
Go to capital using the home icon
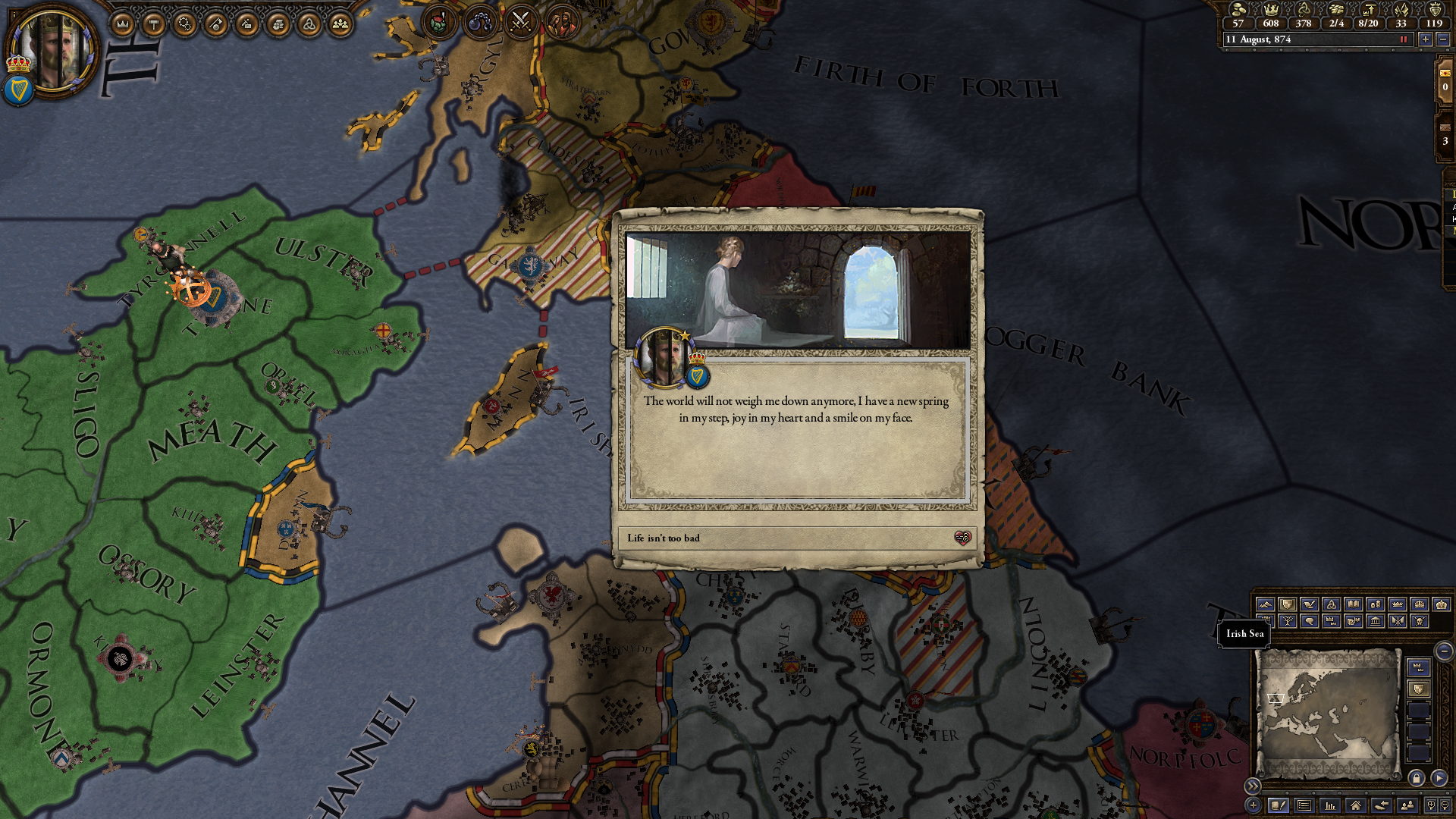tap(1354, 807)
